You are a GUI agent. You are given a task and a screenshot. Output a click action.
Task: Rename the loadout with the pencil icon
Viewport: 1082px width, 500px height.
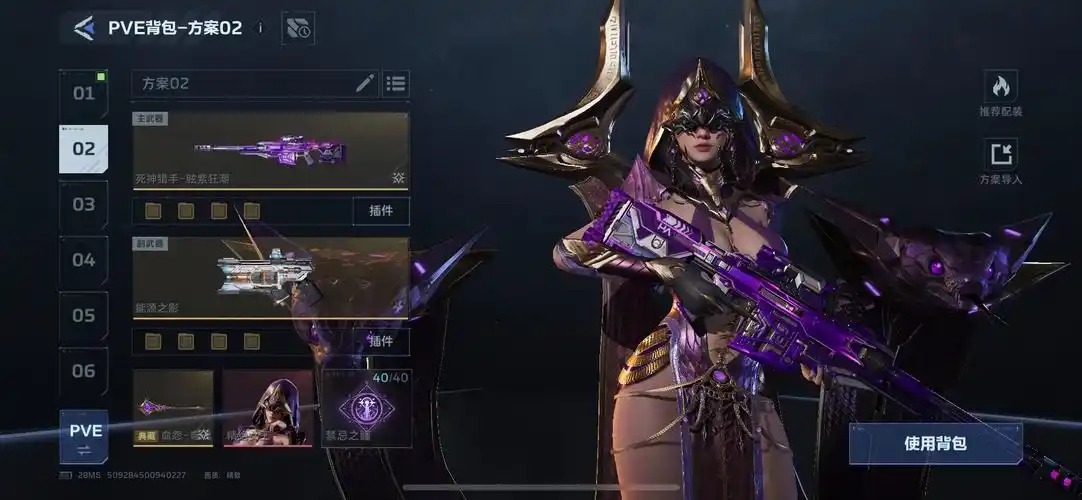(365, 84)
